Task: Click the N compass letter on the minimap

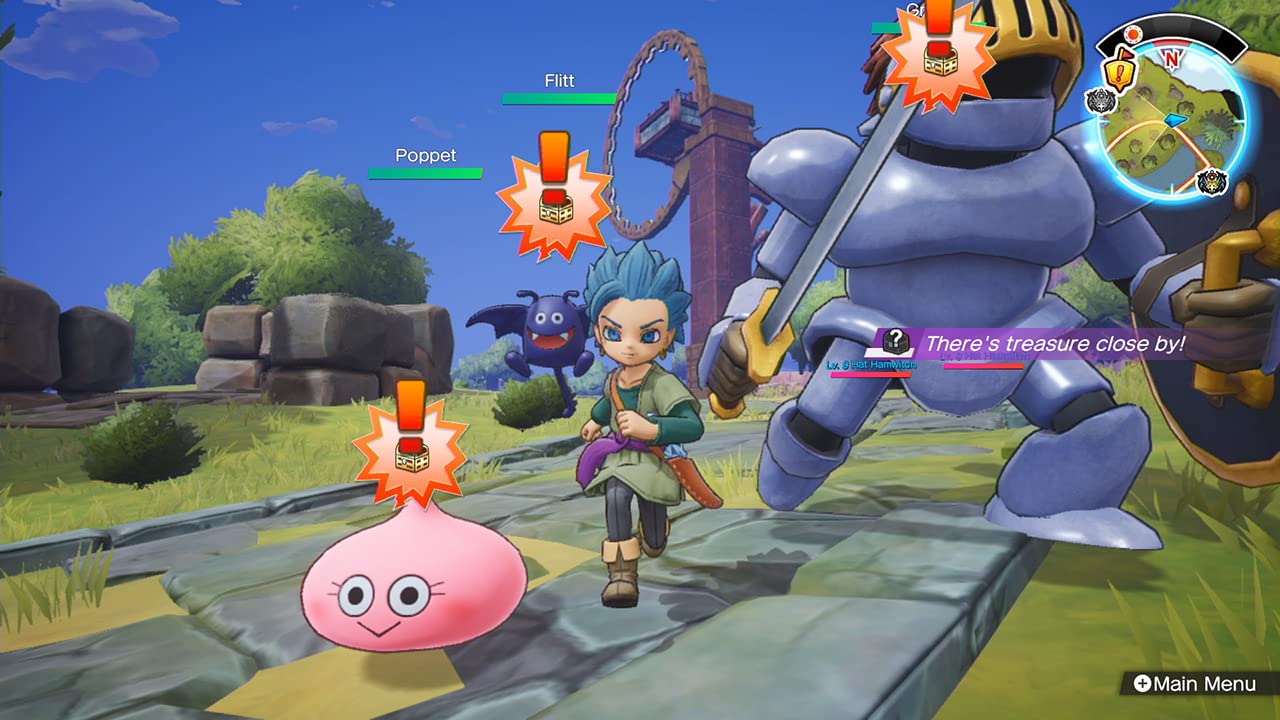Action: pyautogui.click(x=1171, y=58)
